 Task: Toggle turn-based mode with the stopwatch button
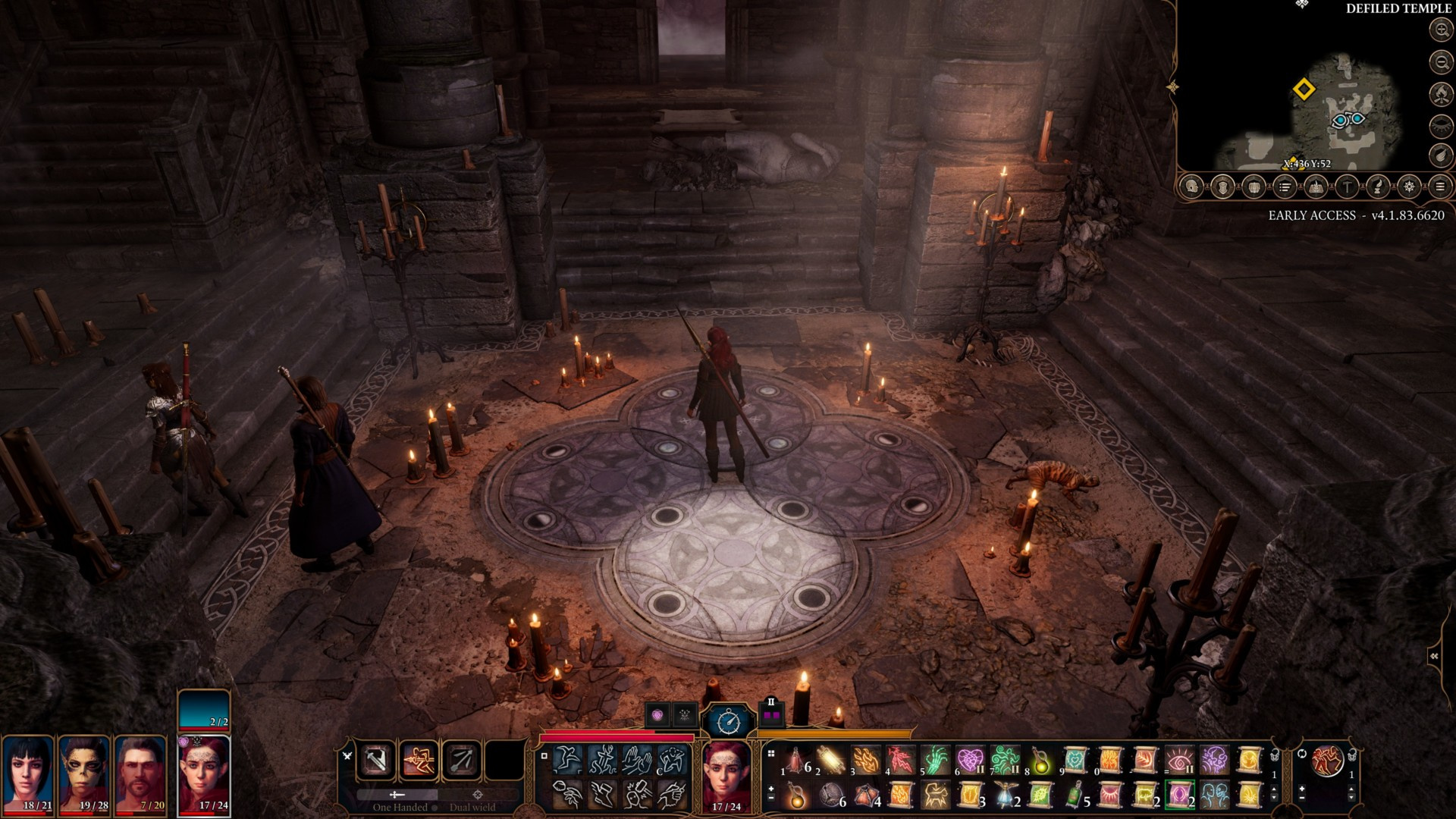(729, 720)
